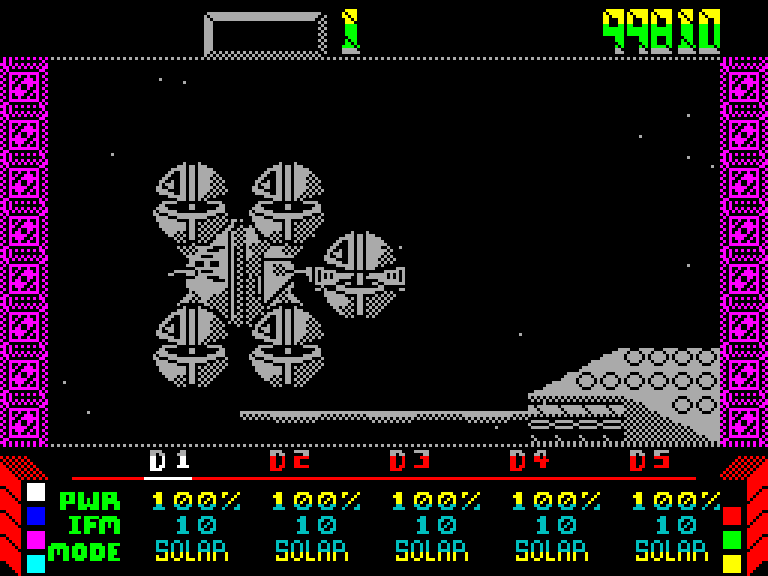Viewport: 768px width, 576px height.
Task: Choose the D3 drone tab
Action: 409,461
